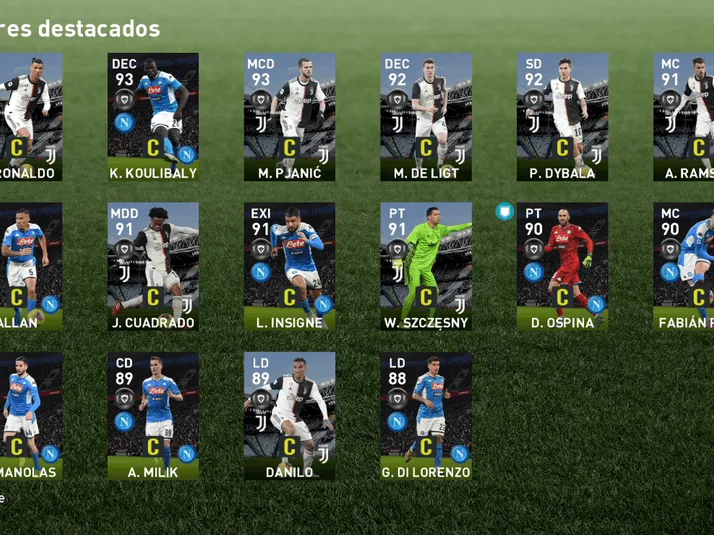The height and width of the screenshot is (535, 714).
Task: Choose G. Di Lorenzo's card
Action: coord(425,415)
